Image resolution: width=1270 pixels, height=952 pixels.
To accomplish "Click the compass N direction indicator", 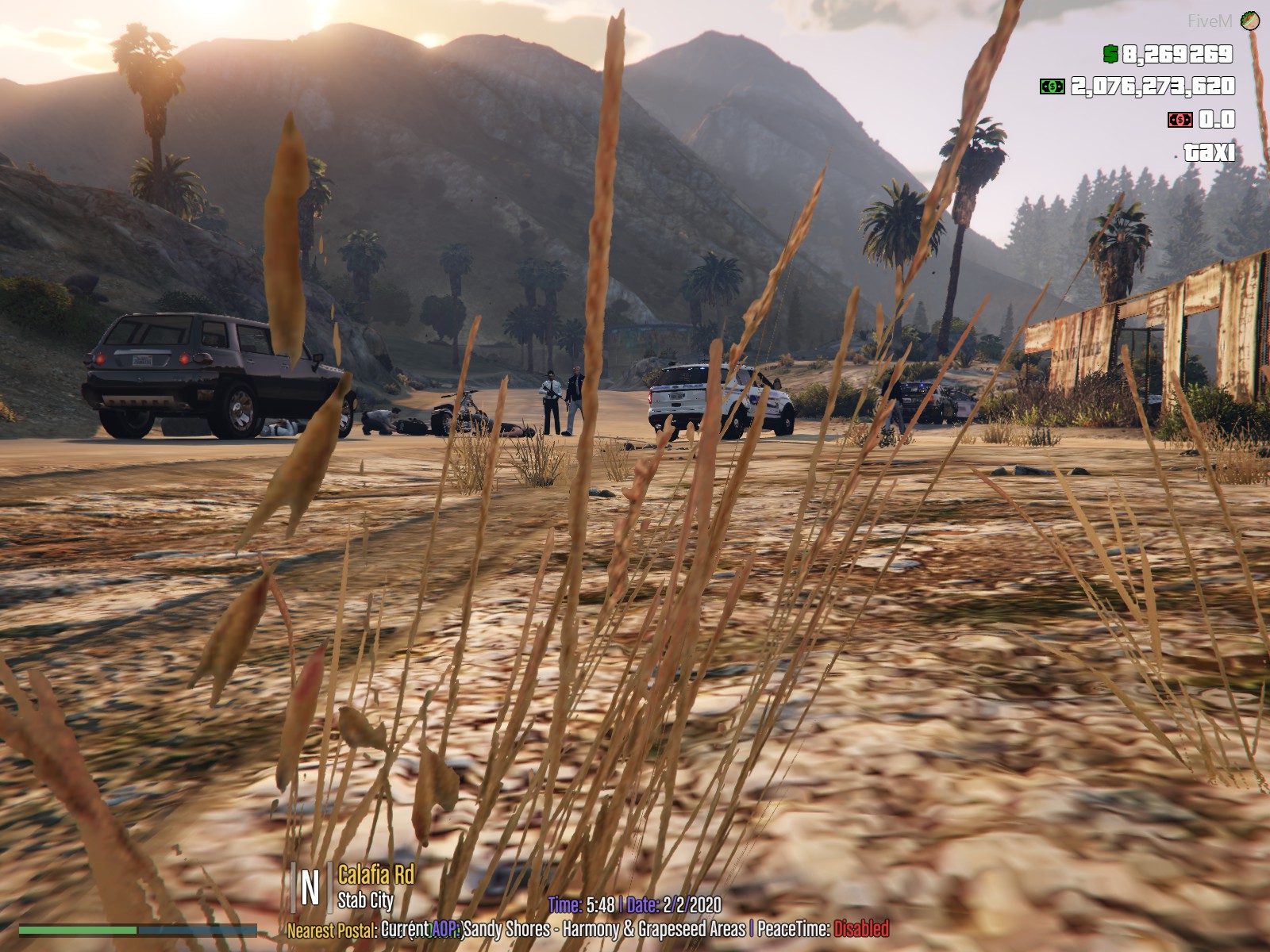I will click(x=310, y=887).
